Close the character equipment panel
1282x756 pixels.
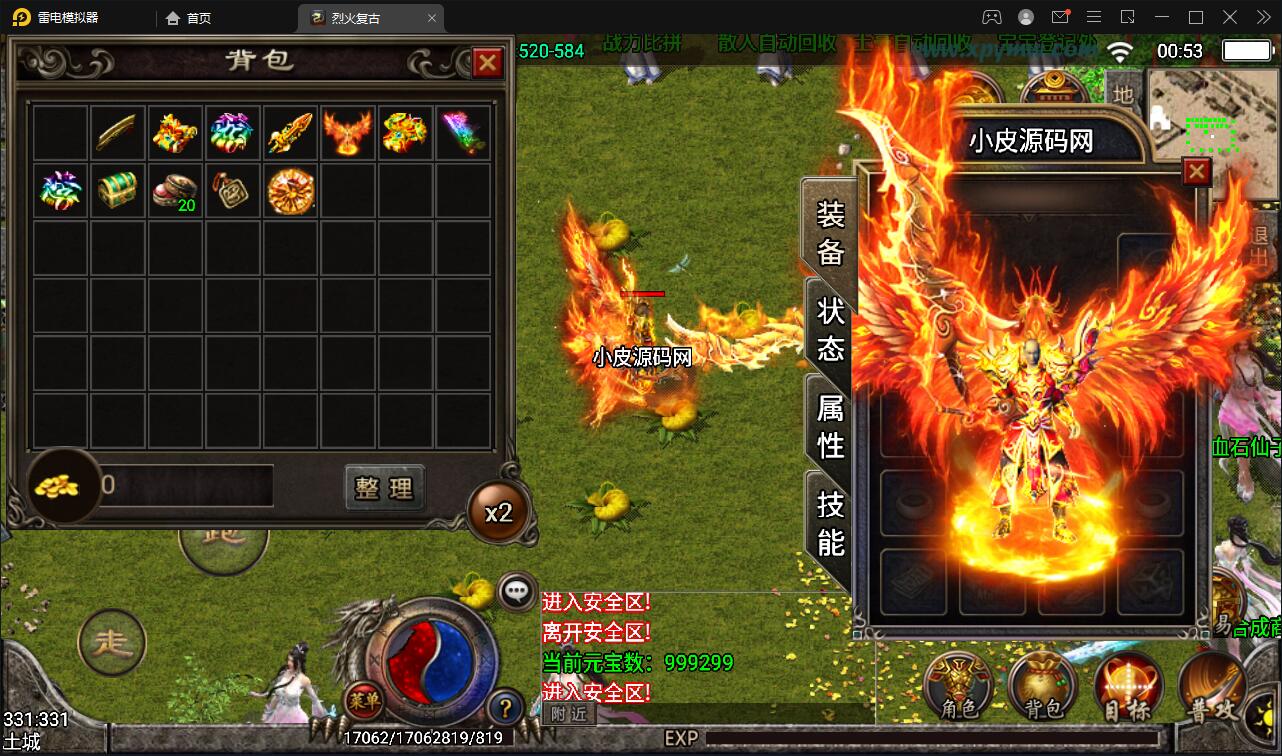(x=1196, y=172)
